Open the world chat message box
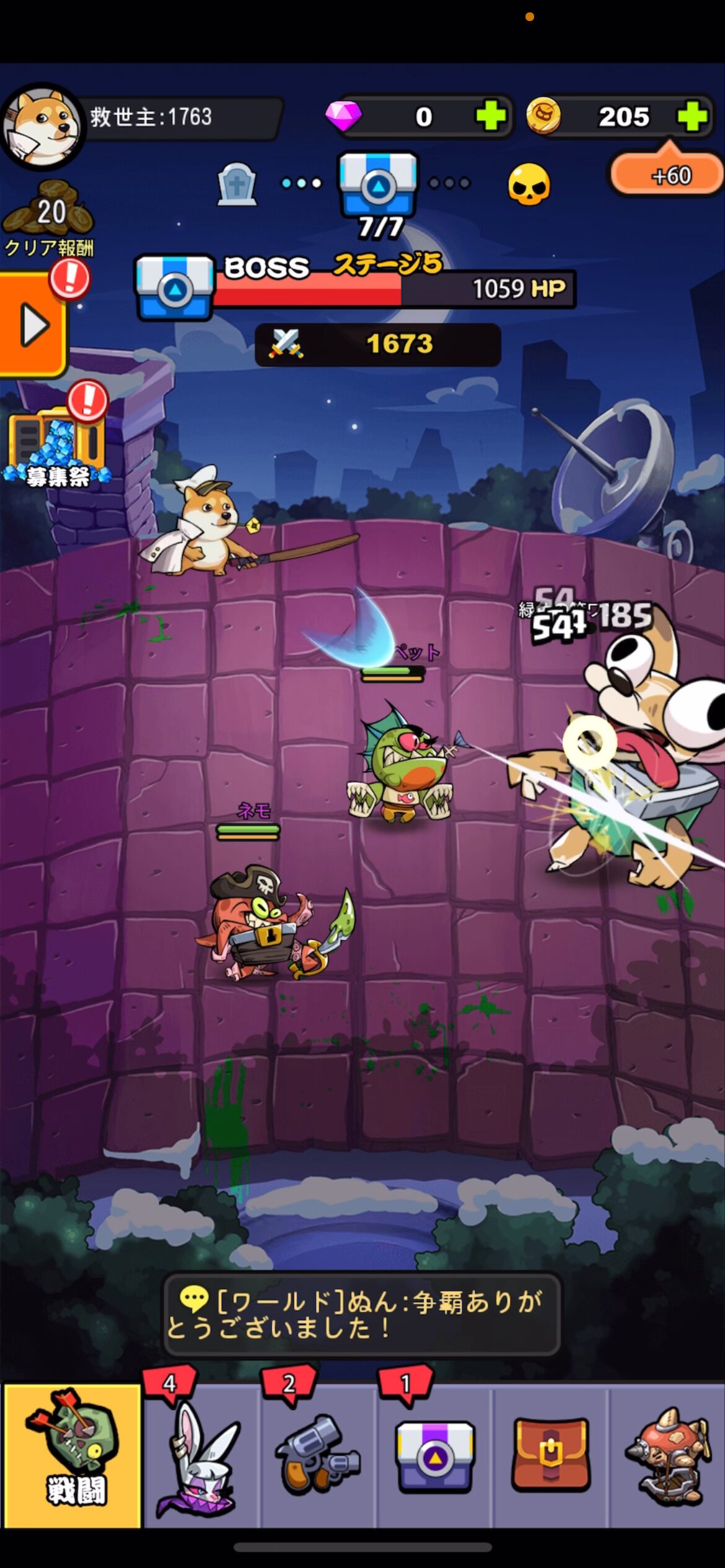 tap(362, 1314)
